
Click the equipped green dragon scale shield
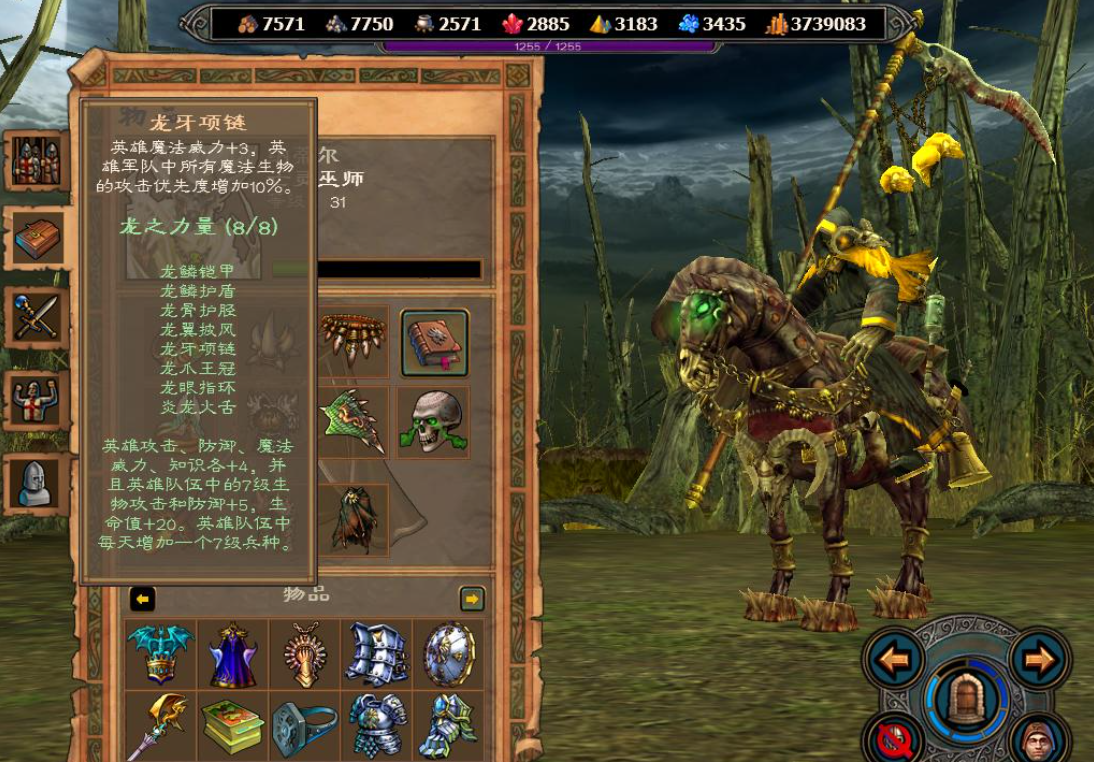tap(354, 423)
